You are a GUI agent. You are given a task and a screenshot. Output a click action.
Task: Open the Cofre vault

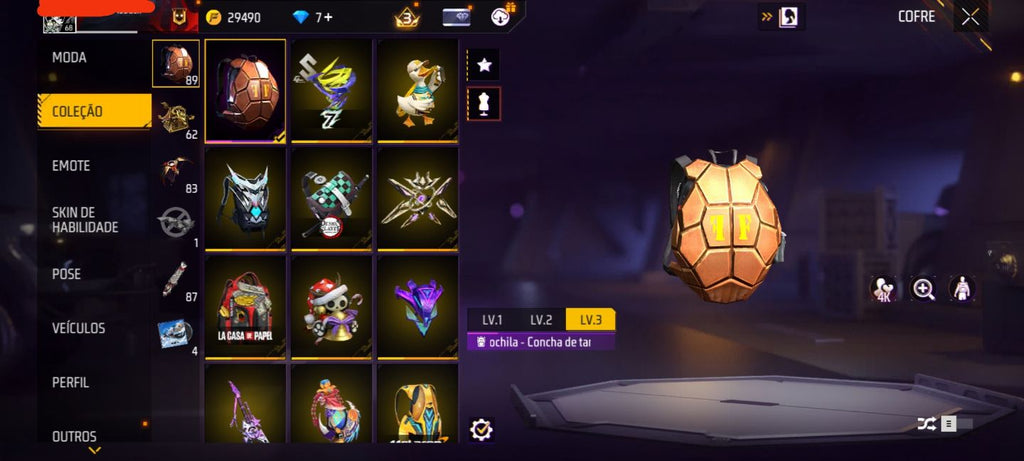(916, 16)
